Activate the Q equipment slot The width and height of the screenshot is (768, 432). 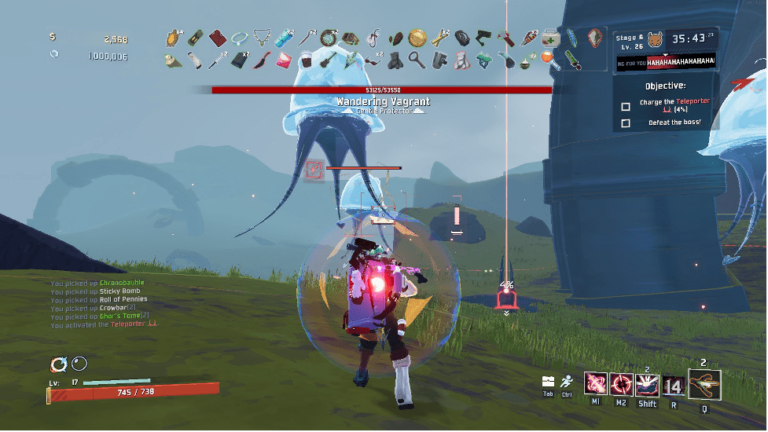[x=704, y=383]
